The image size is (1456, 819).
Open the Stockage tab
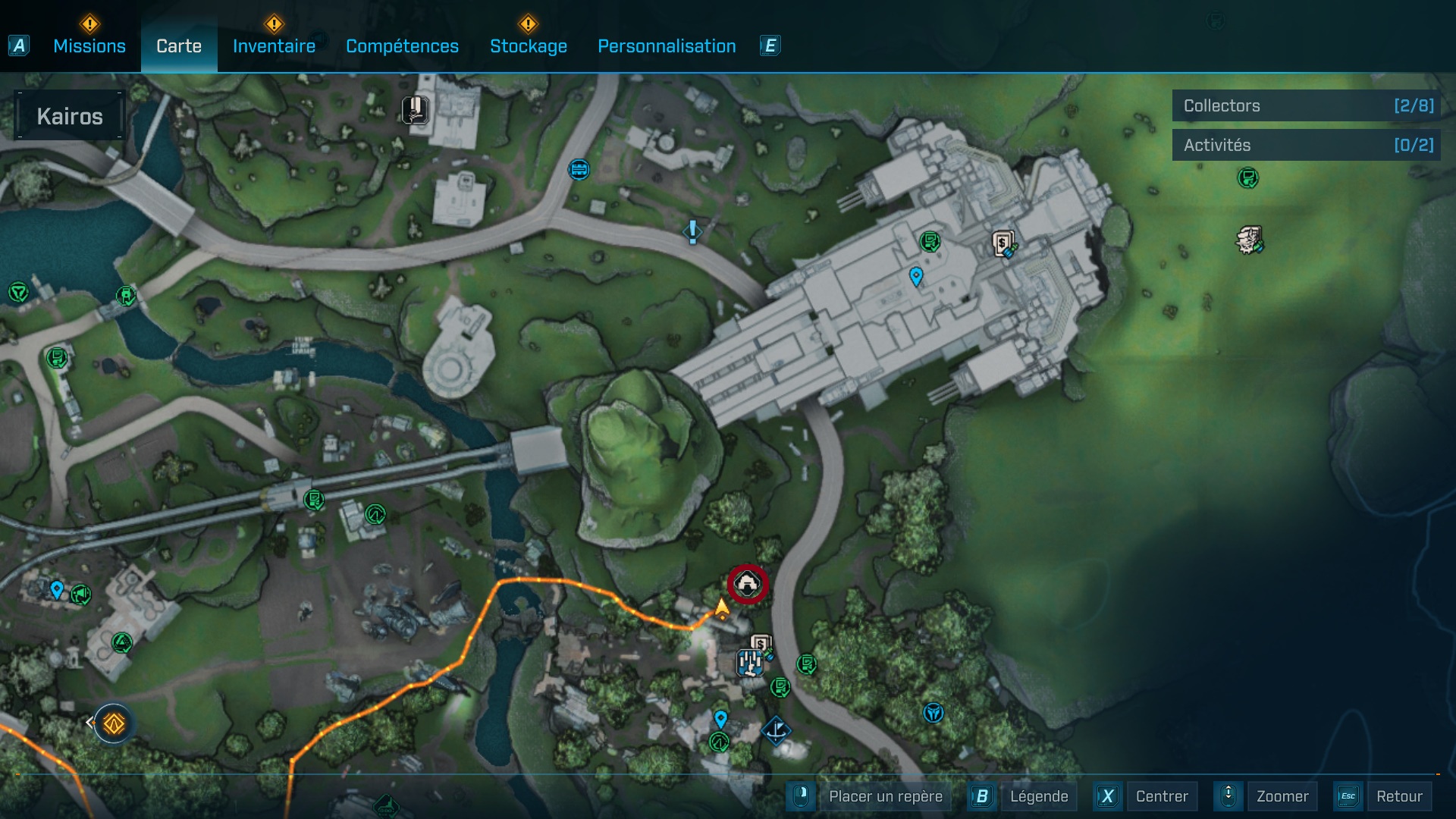point(528,46)
